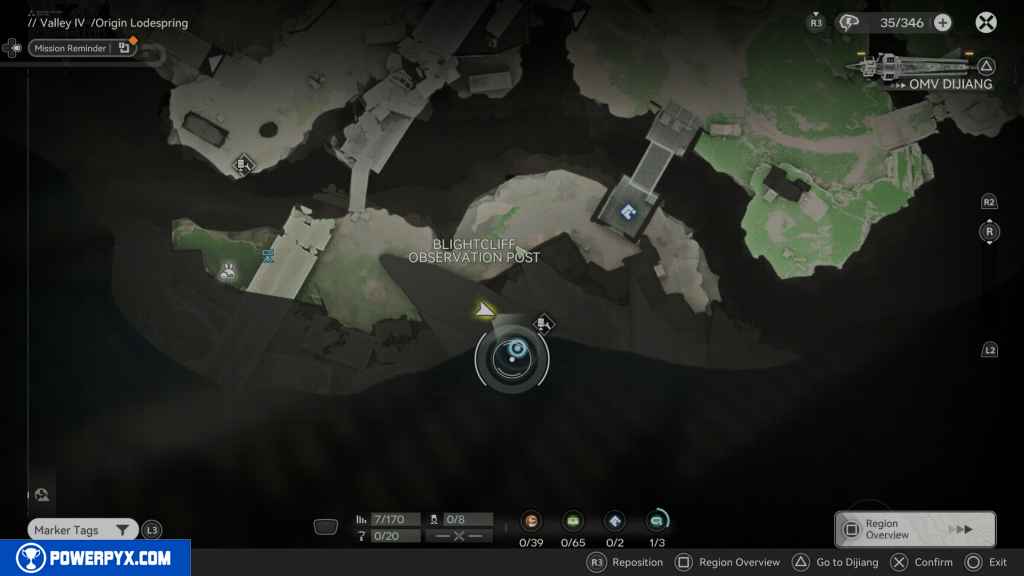
Task: Click the PowerPyx.com watermark logo
Action: (x=95, y=558)
